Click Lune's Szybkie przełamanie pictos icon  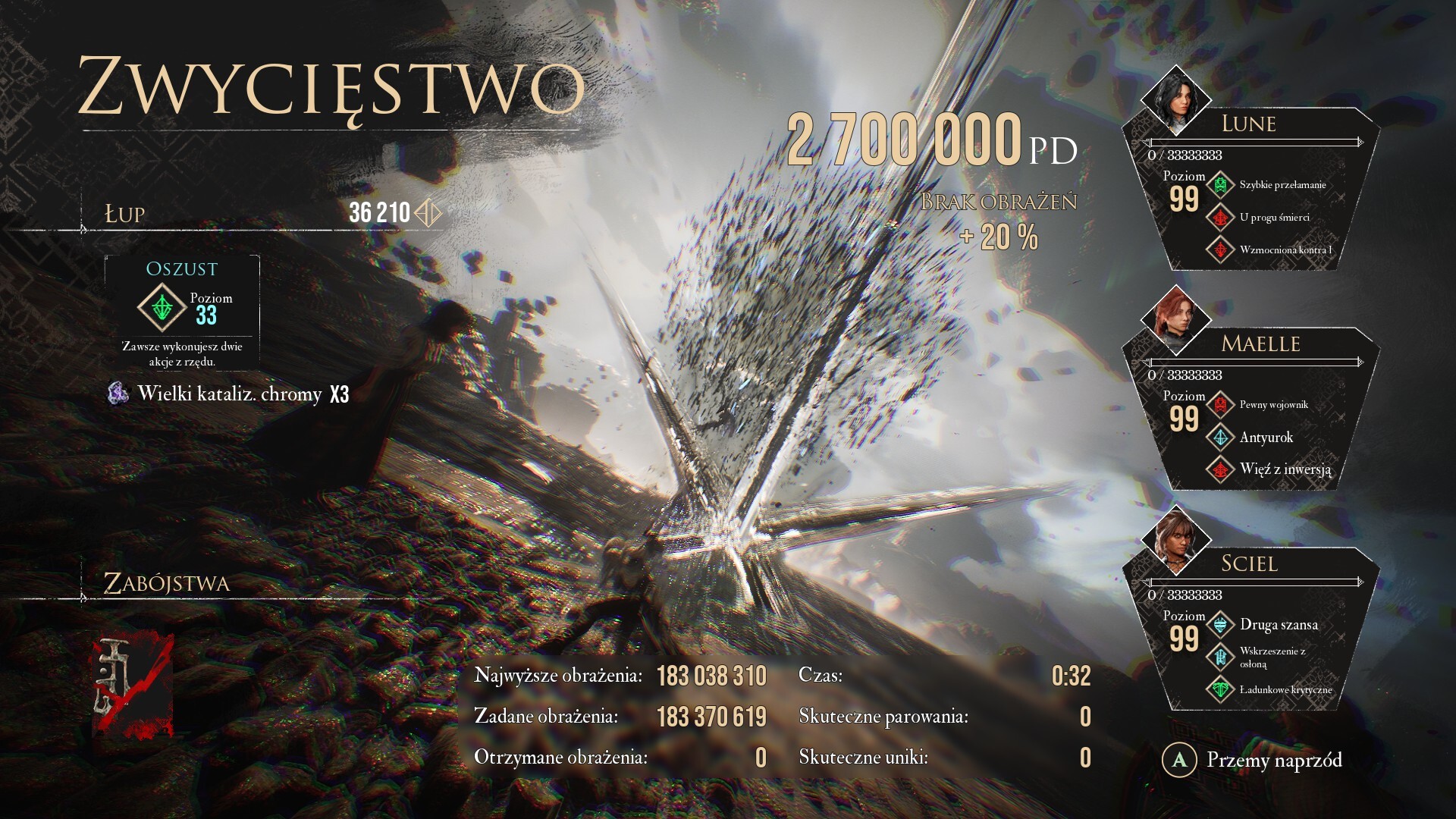click(x=1220, y=185)
